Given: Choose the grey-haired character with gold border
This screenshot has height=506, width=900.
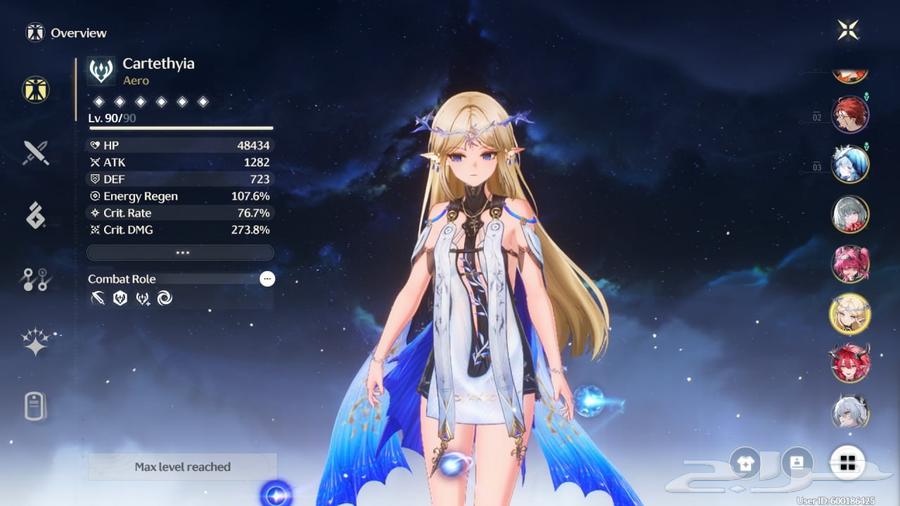Looking at the screenshot, I should [850, 214].
